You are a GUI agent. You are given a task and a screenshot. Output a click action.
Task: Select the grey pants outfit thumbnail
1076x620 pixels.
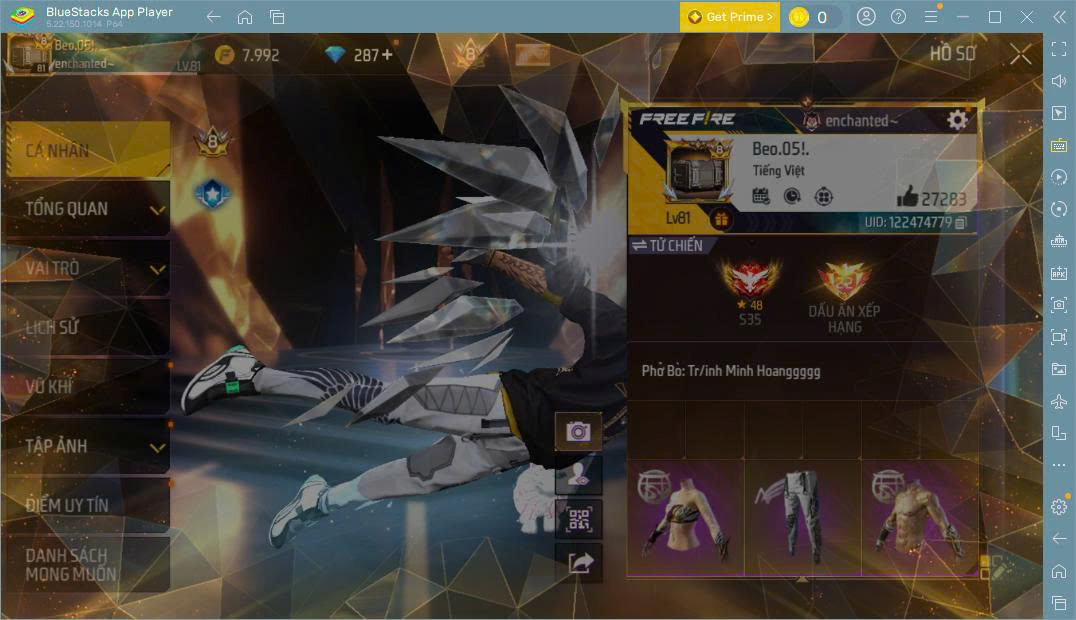click(x=803, y=517)
